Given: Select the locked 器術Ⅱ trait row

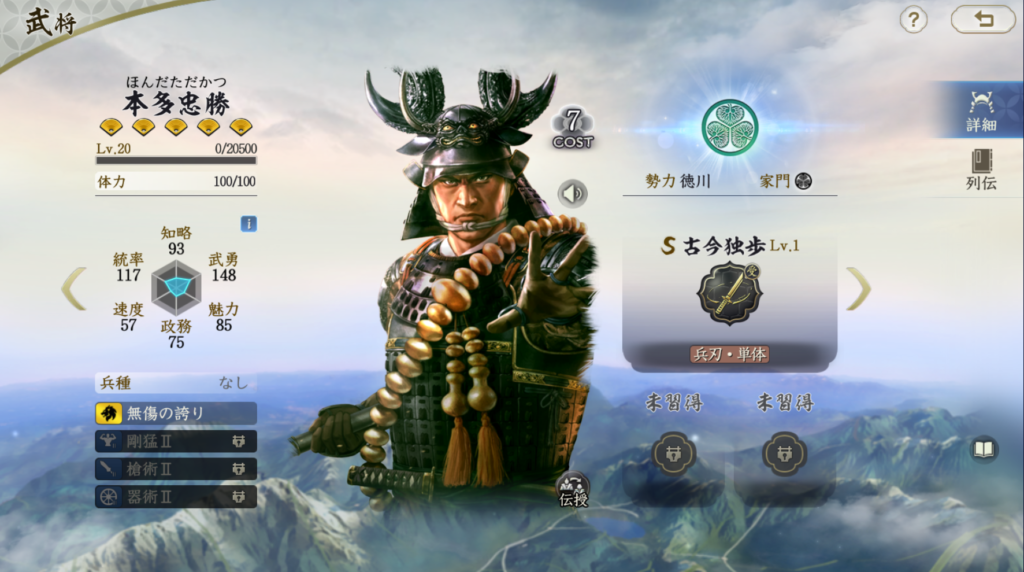Looking at the screenshot, I should 176,496.
